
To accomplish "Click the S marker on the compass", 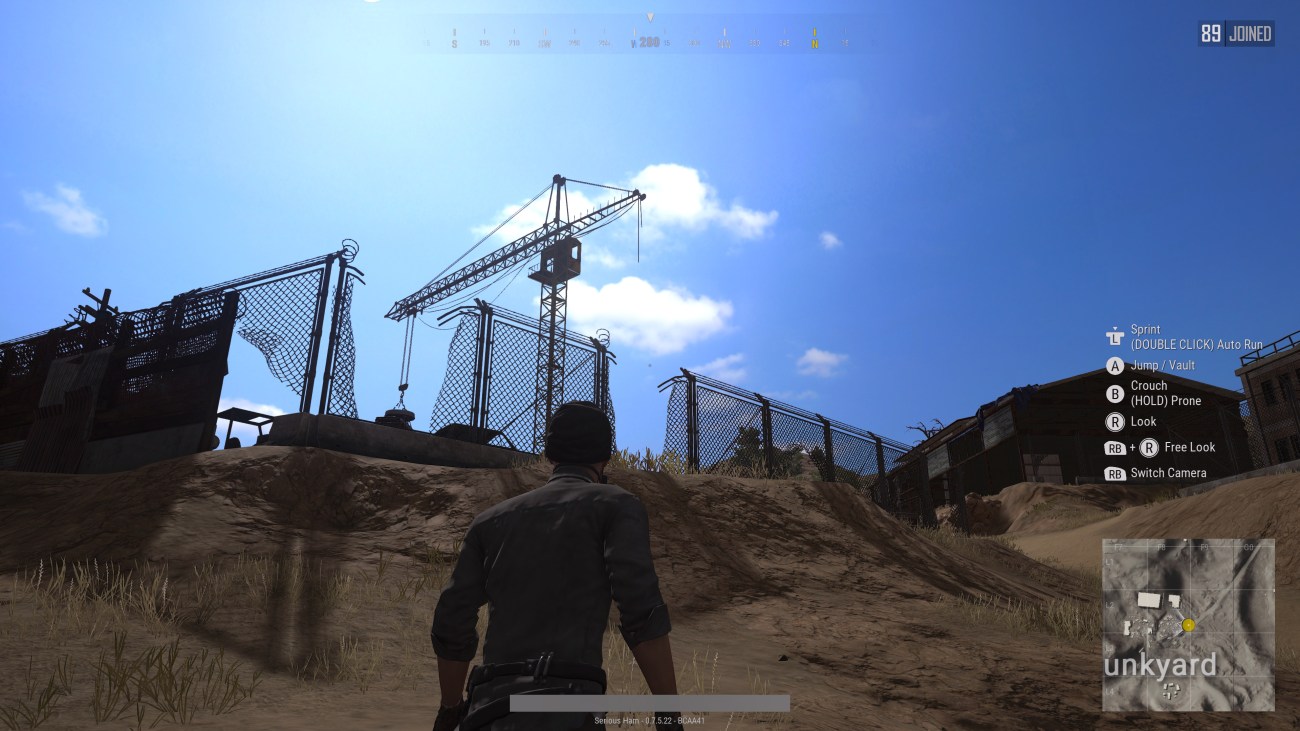I will (455, 44).
